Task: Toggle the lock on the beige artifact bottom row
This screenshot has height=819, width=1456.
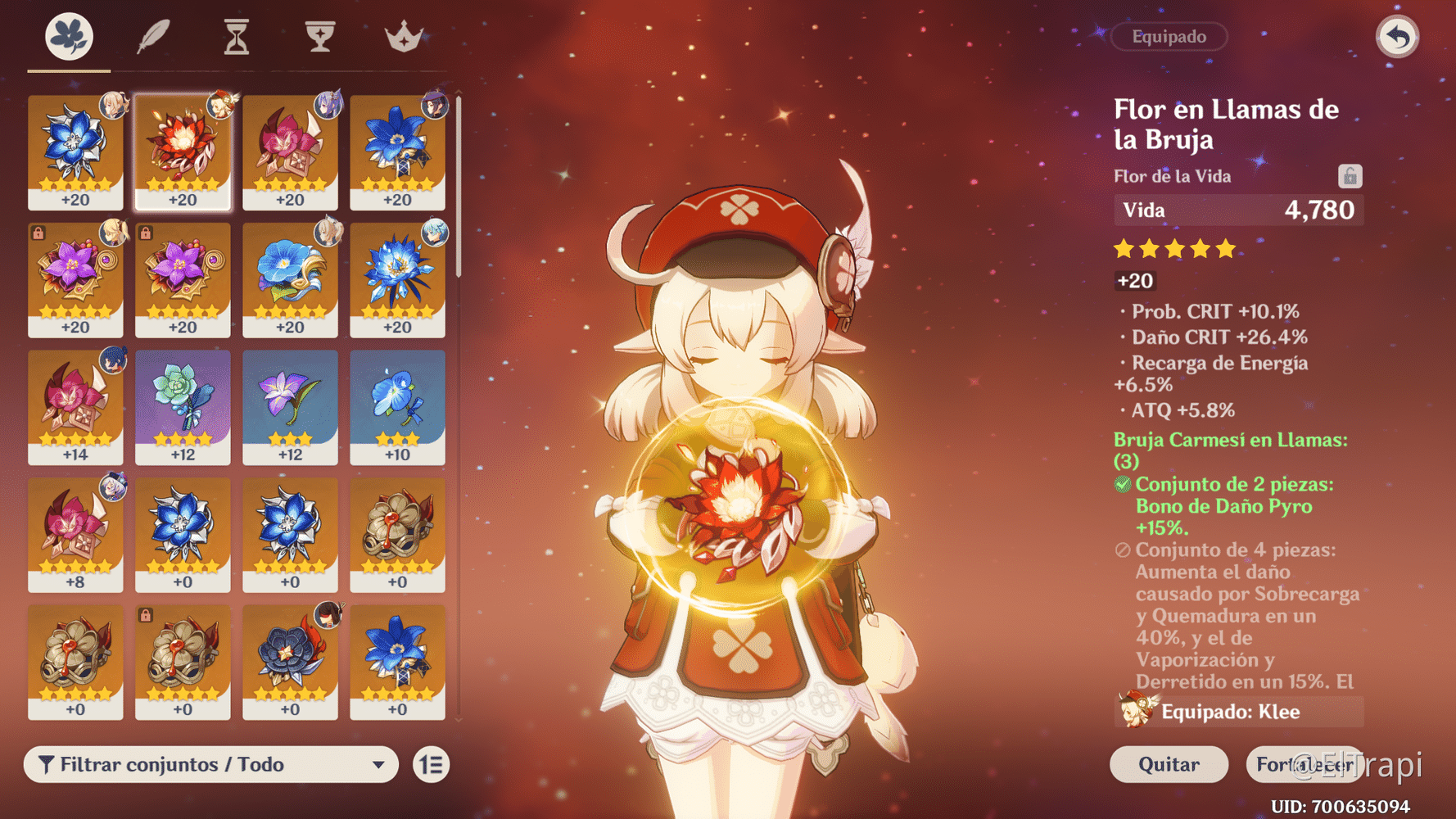Action: 146,615
